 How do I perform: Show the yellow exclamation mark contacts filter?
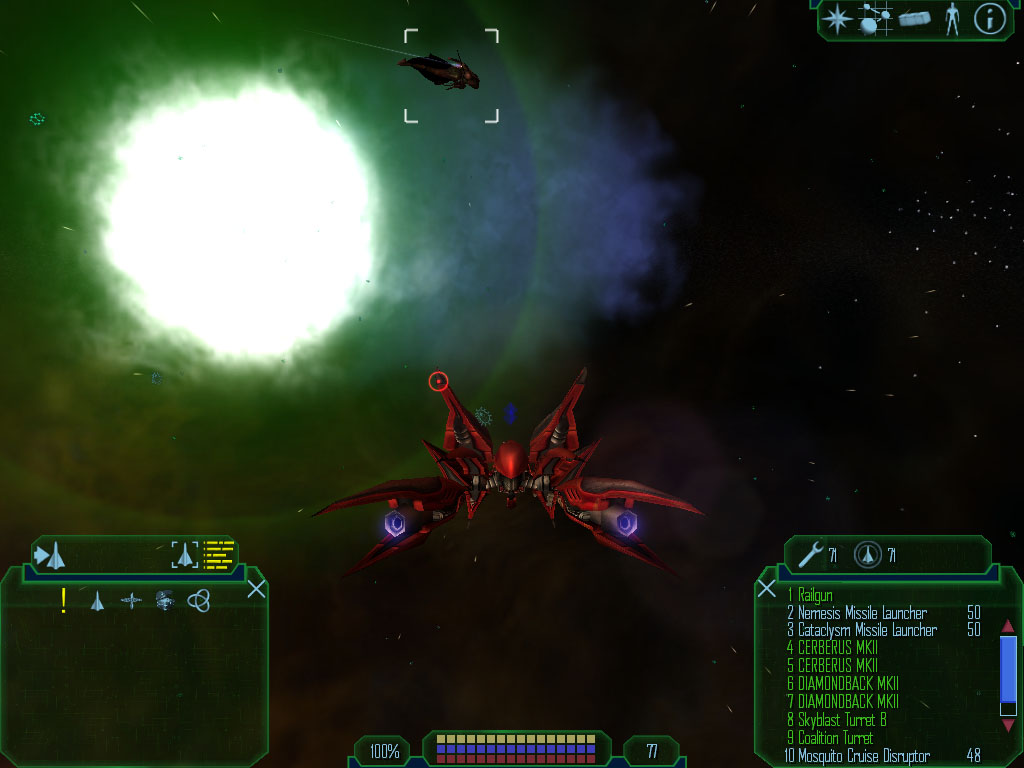[x=64, y=600]
